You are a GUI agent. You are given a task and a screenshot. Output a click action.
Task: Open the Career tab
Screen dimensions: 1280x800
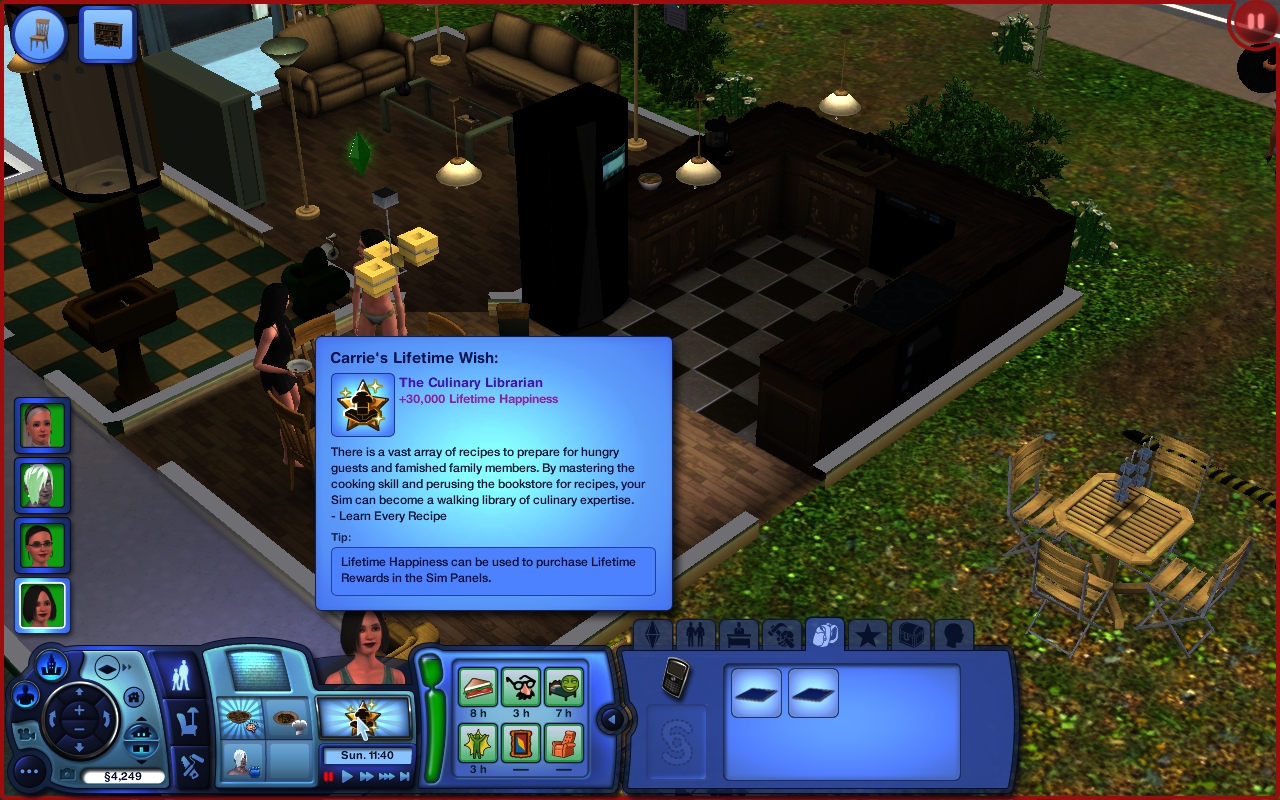point(738,636)
